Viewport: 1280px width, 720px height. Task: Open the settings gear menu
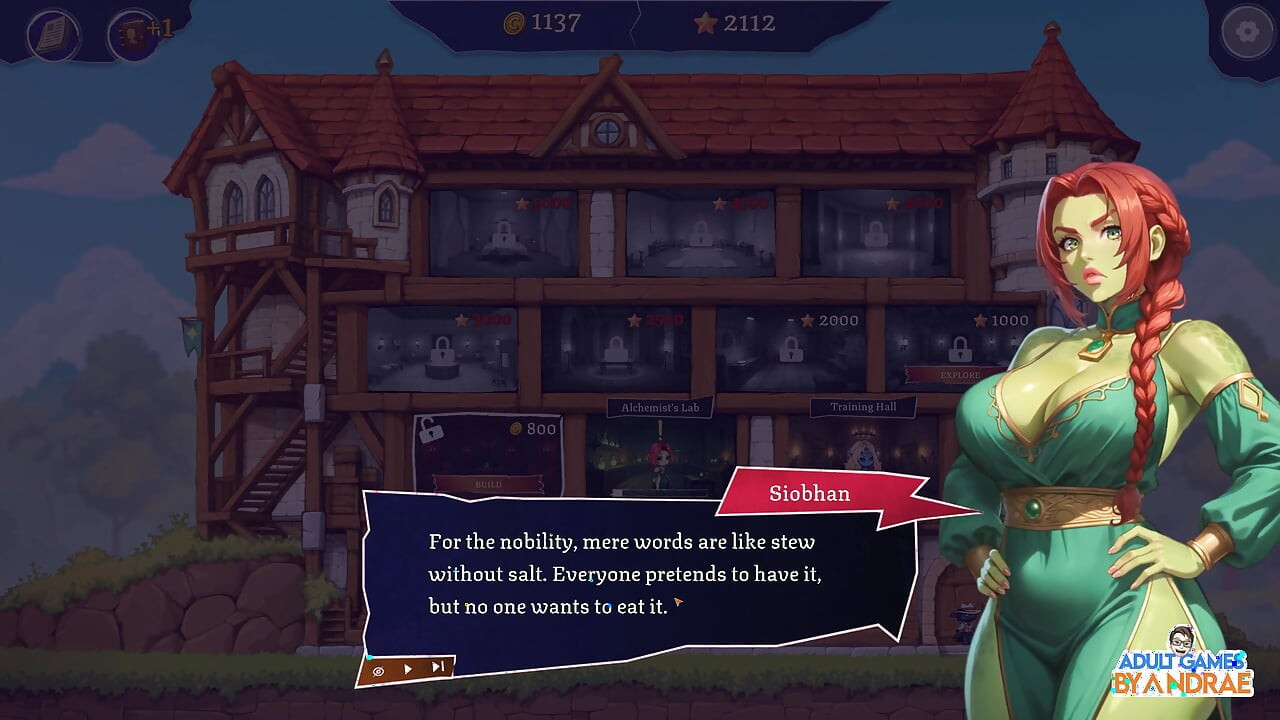1247,32
